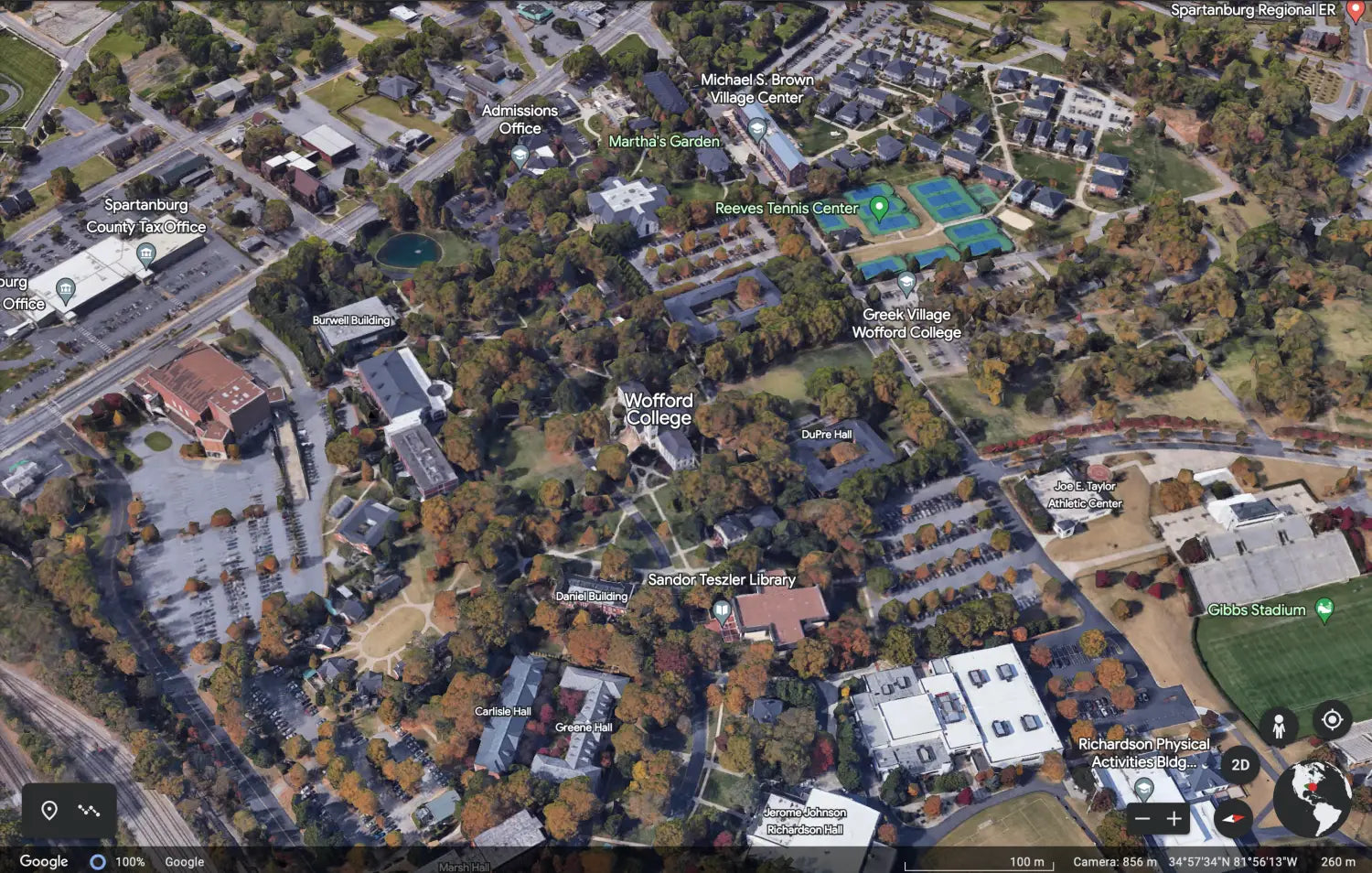This screenshot has width=1372, height=873.
Task: Click the Richardson Physical Activities Bldg marker
Action: point(1144,790)
